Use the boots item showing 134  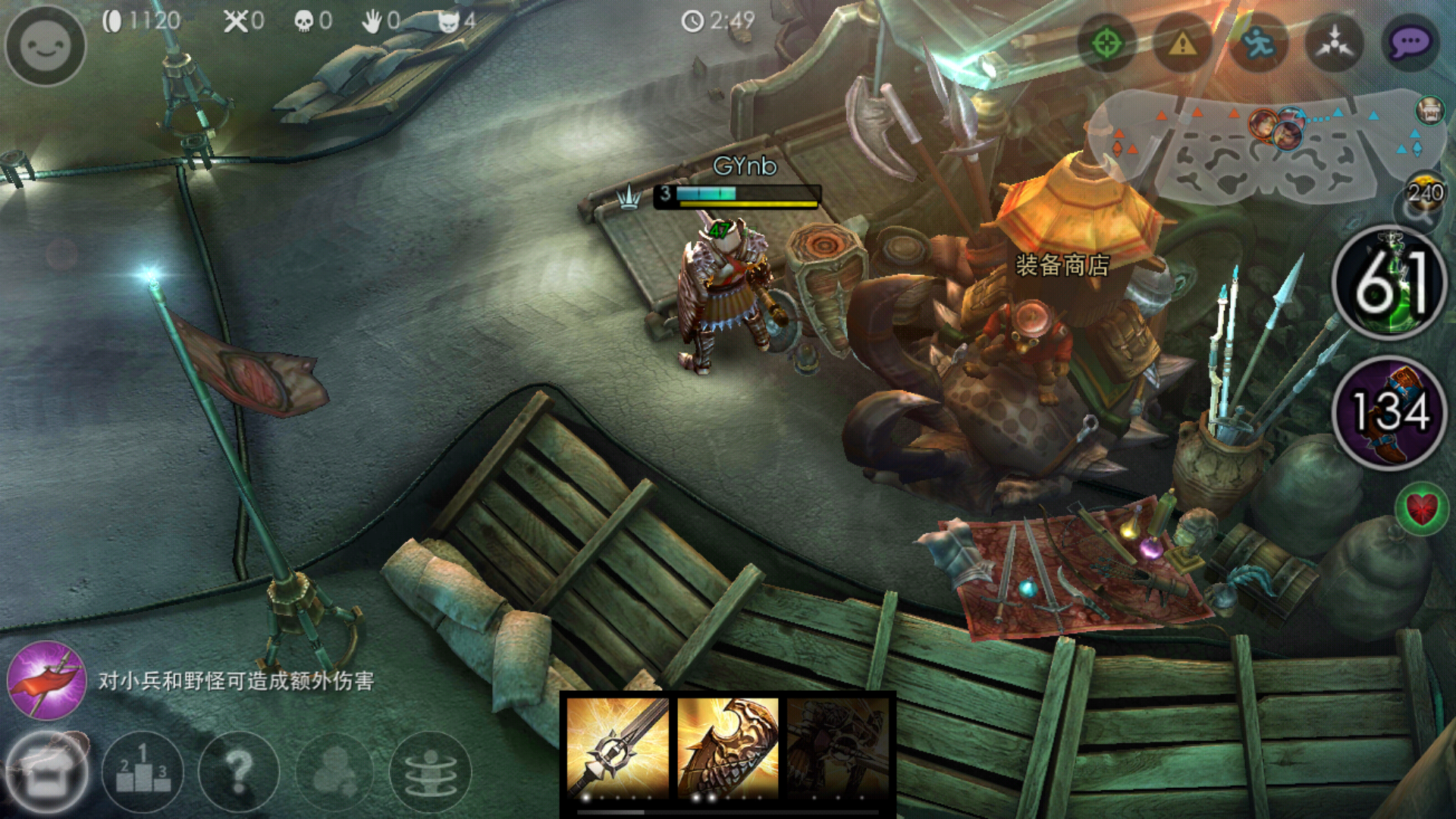click(1390, 413)
